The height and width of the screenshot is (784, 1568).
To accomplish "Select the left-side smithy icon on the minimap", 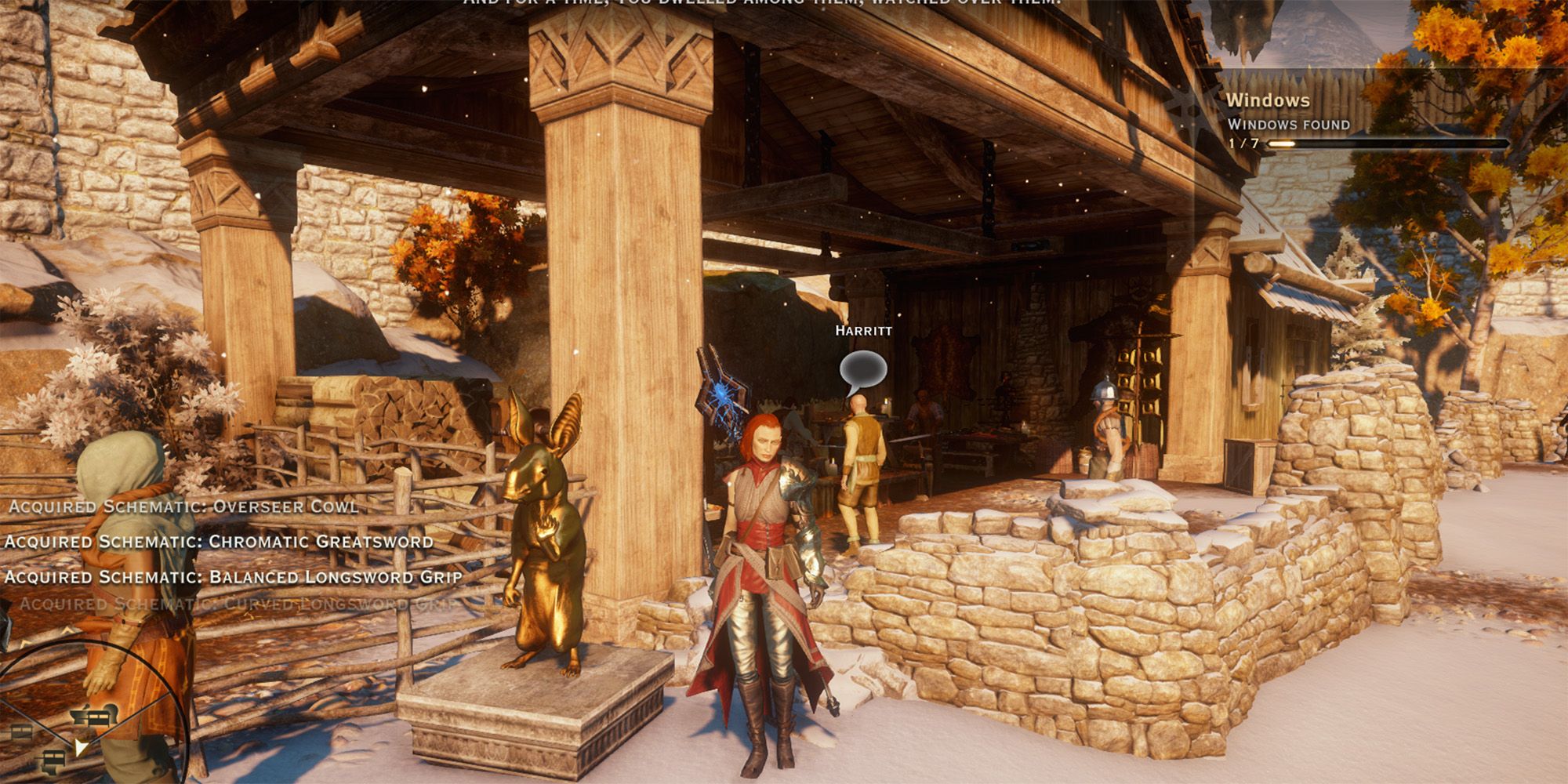I will tap(21, 731).
